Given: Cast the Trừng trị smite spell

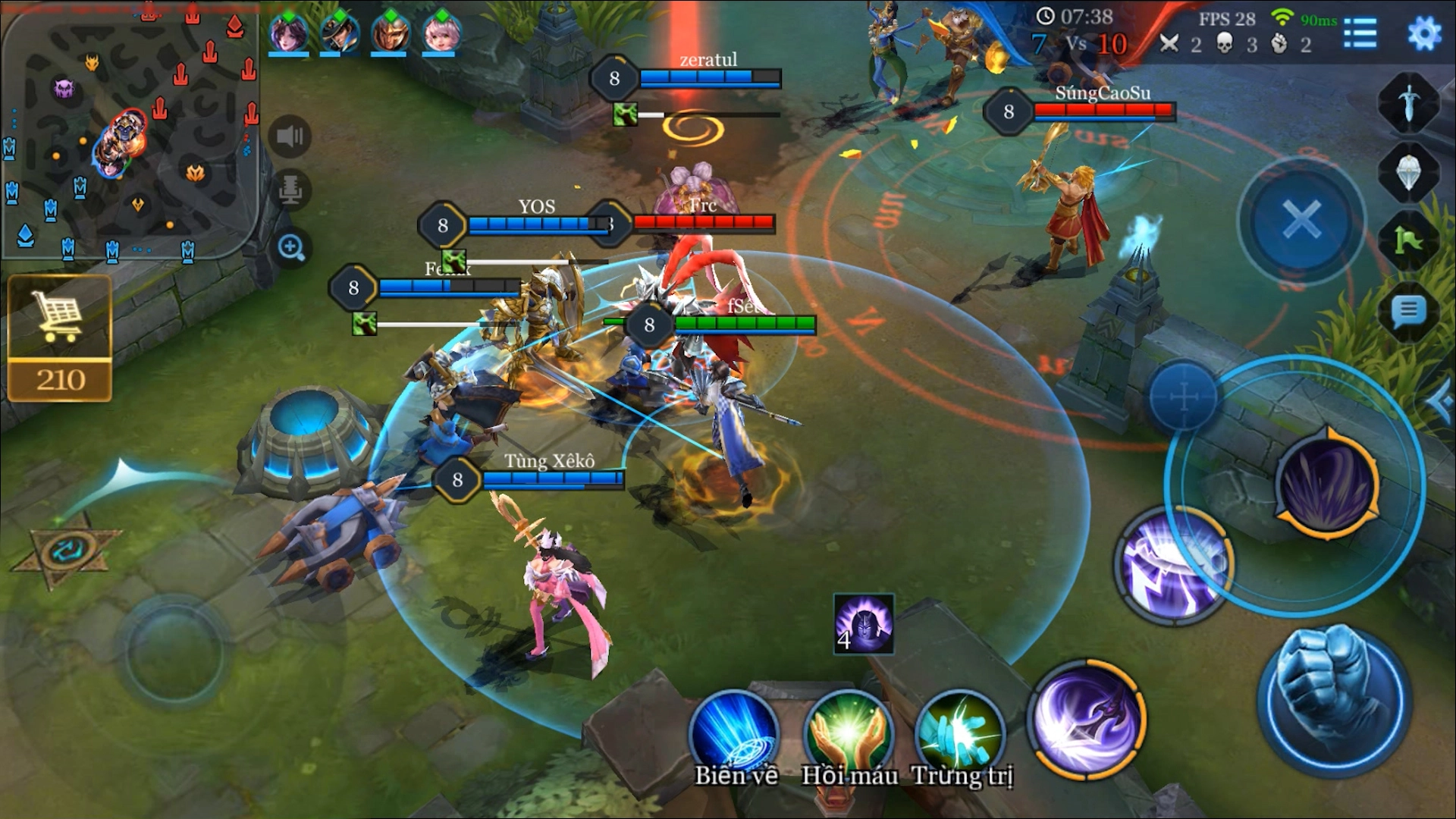Looking at the screenshot, I should 961,733.
